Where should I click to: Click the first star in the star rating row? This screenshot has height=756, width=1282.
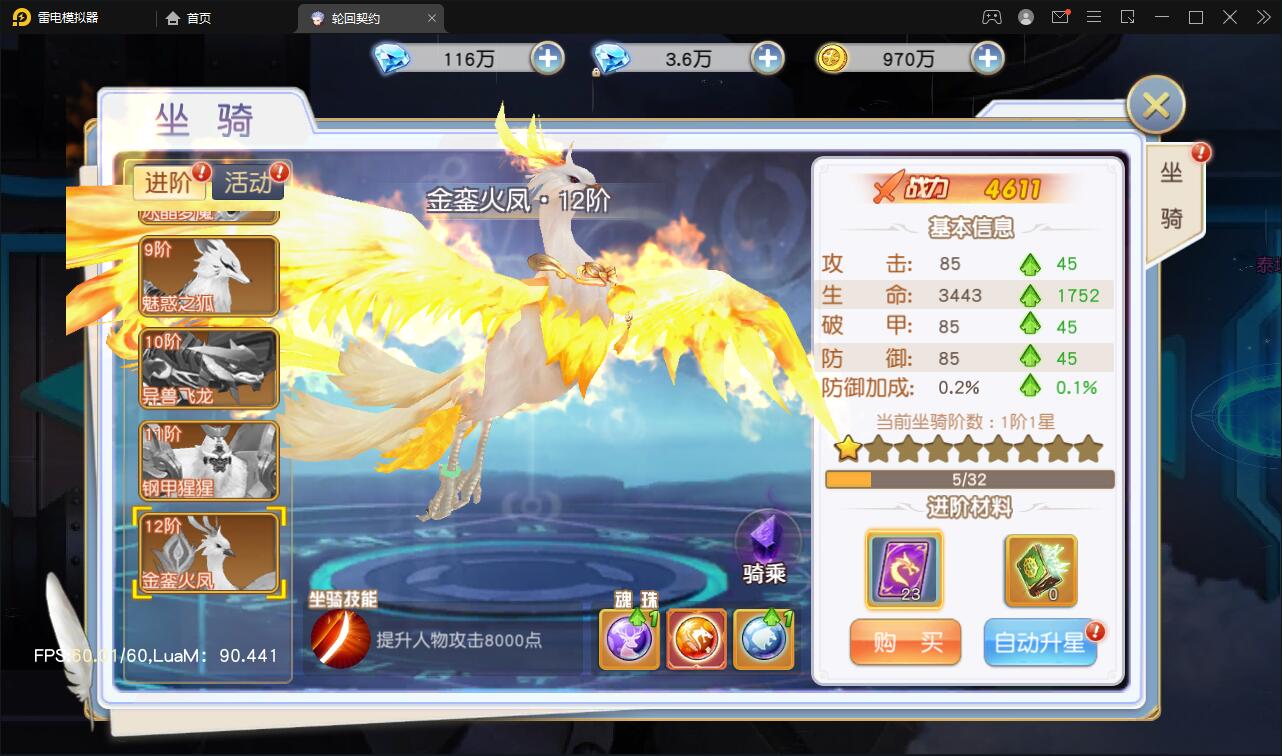pos(847,452)
